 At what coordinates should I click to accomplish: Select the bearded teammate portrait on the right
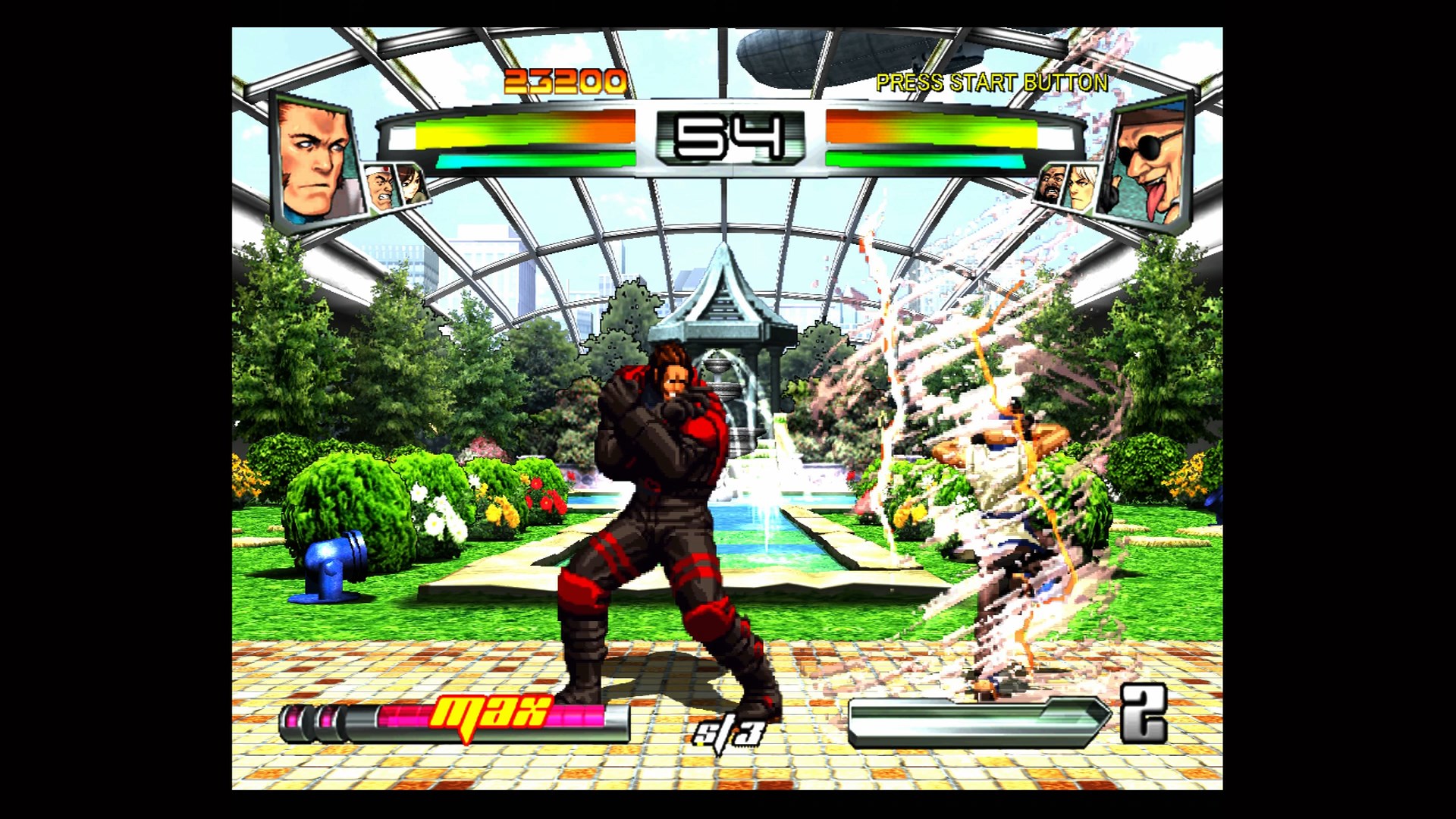click(1053, 186)
